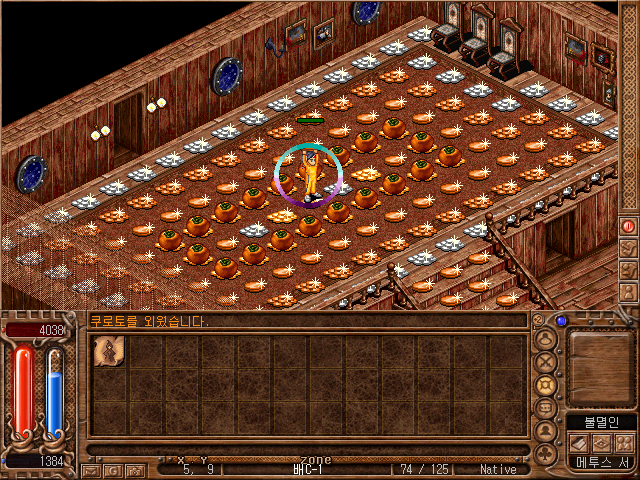Click the diamond eye icon button
This screenshot has height=480, width=640.
tap(601, 443)
